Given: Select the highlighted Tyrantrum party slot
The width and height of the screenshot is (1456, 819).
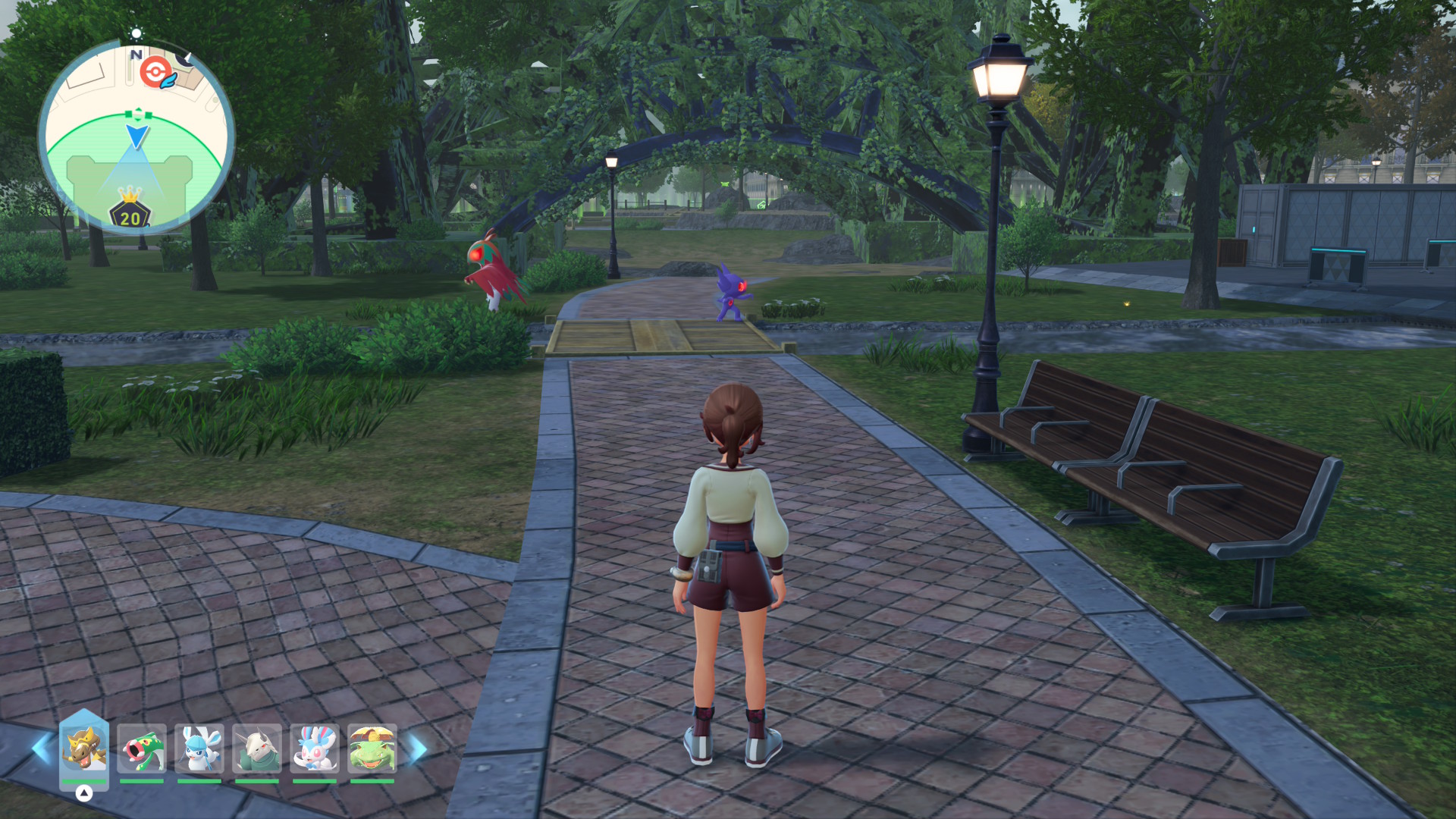Looking at the screenshot, I should coord(84,748).
